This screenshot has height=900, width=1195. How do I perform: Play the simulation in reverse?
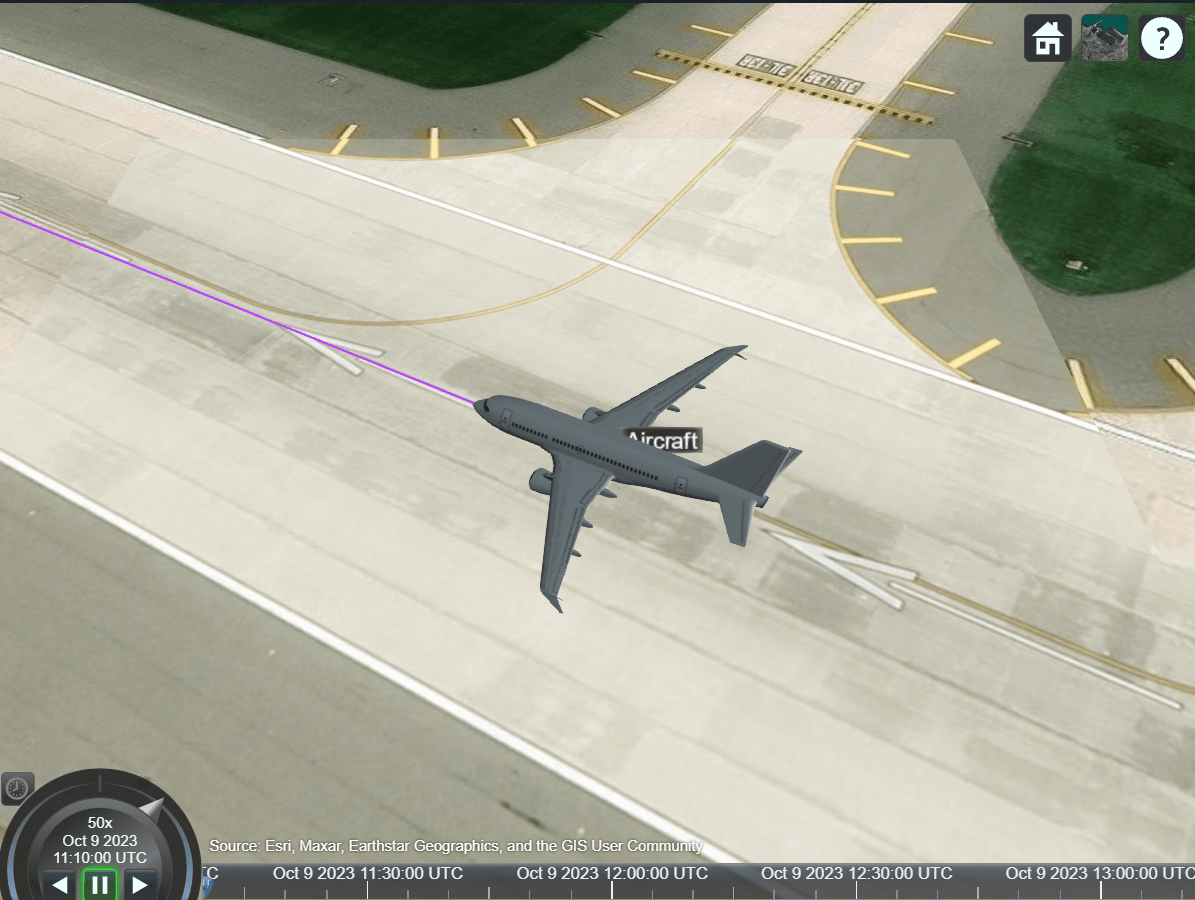tap(60, 884)
